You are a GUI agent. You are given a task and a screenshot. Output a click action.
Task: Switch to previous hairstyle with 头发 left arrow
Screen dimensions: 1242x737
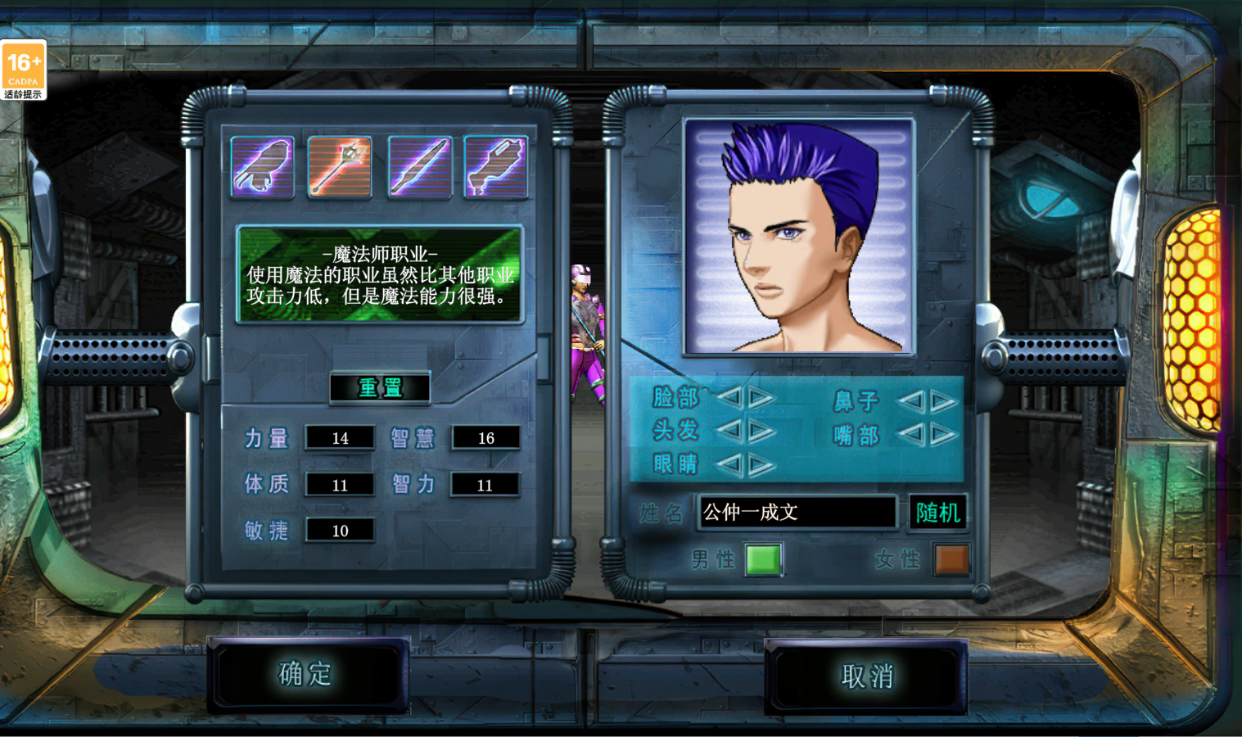[x=729, y=431]
